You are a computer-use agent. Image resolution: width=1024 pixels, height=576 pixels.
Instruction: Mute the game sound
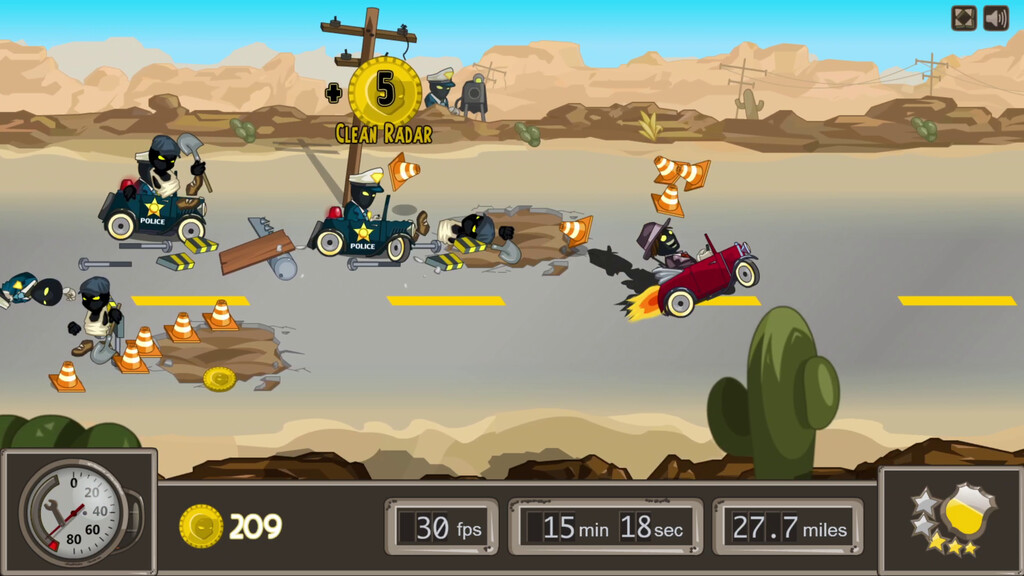pos(995,18)
